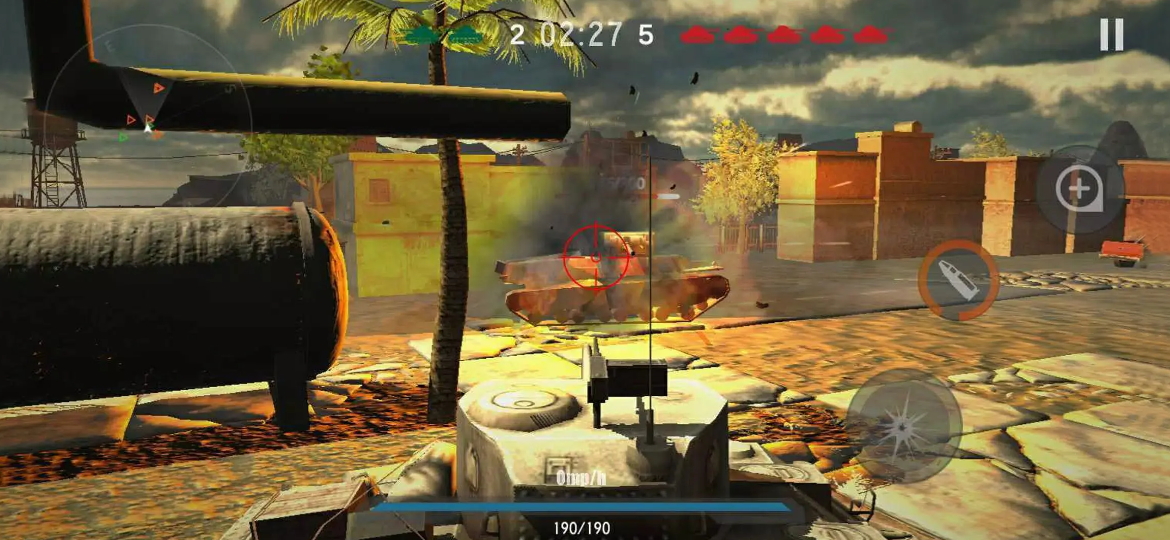Screen dimensions: 1170x540
Task: Pause the game
Action: tap(1111, 35)
